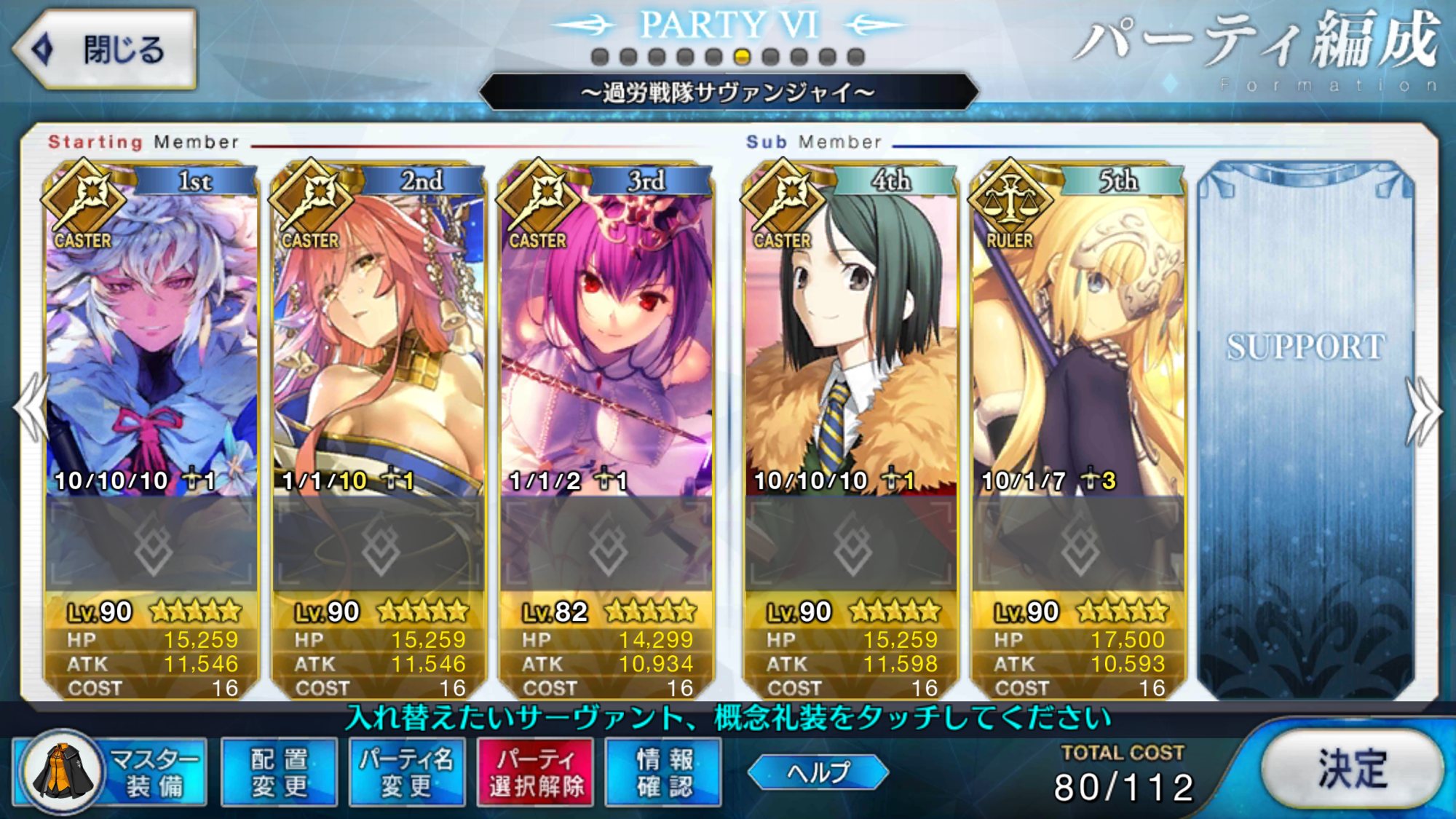This screenshot has height=819, width=1456.
Task: Open the empty SUPPORT slot
Action: point(1306,430)
